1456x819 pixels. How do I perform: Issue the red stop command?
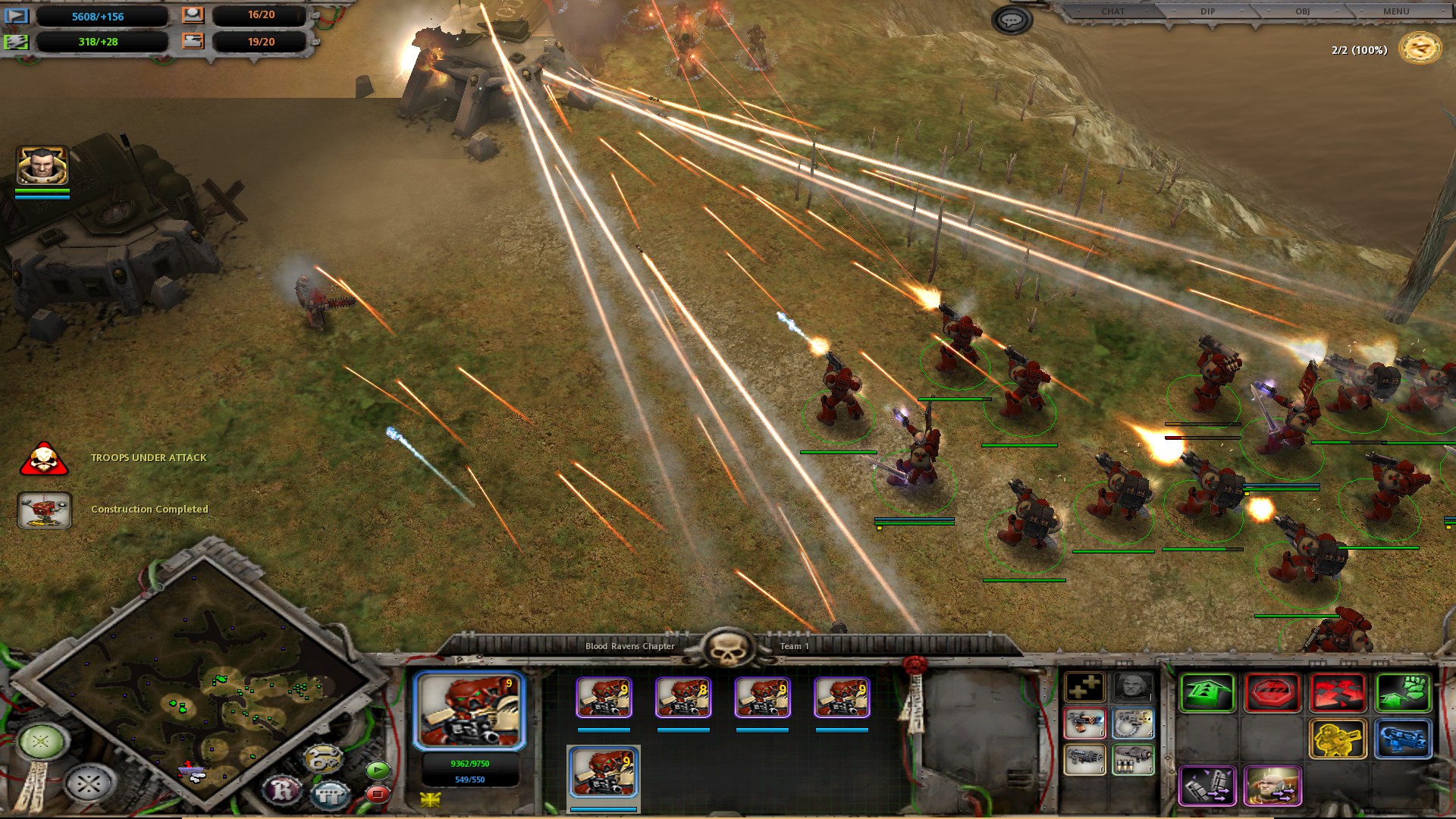coord(1272,692)
